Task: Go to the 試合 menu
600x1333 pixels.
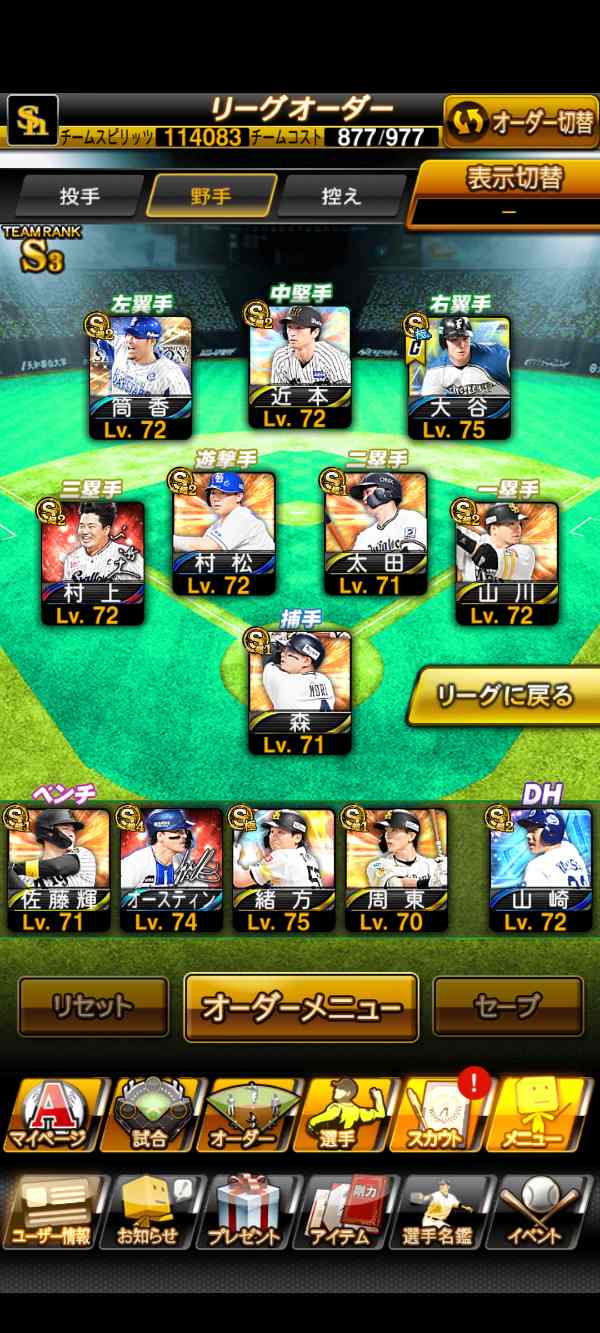Action: coord(150,1115)
